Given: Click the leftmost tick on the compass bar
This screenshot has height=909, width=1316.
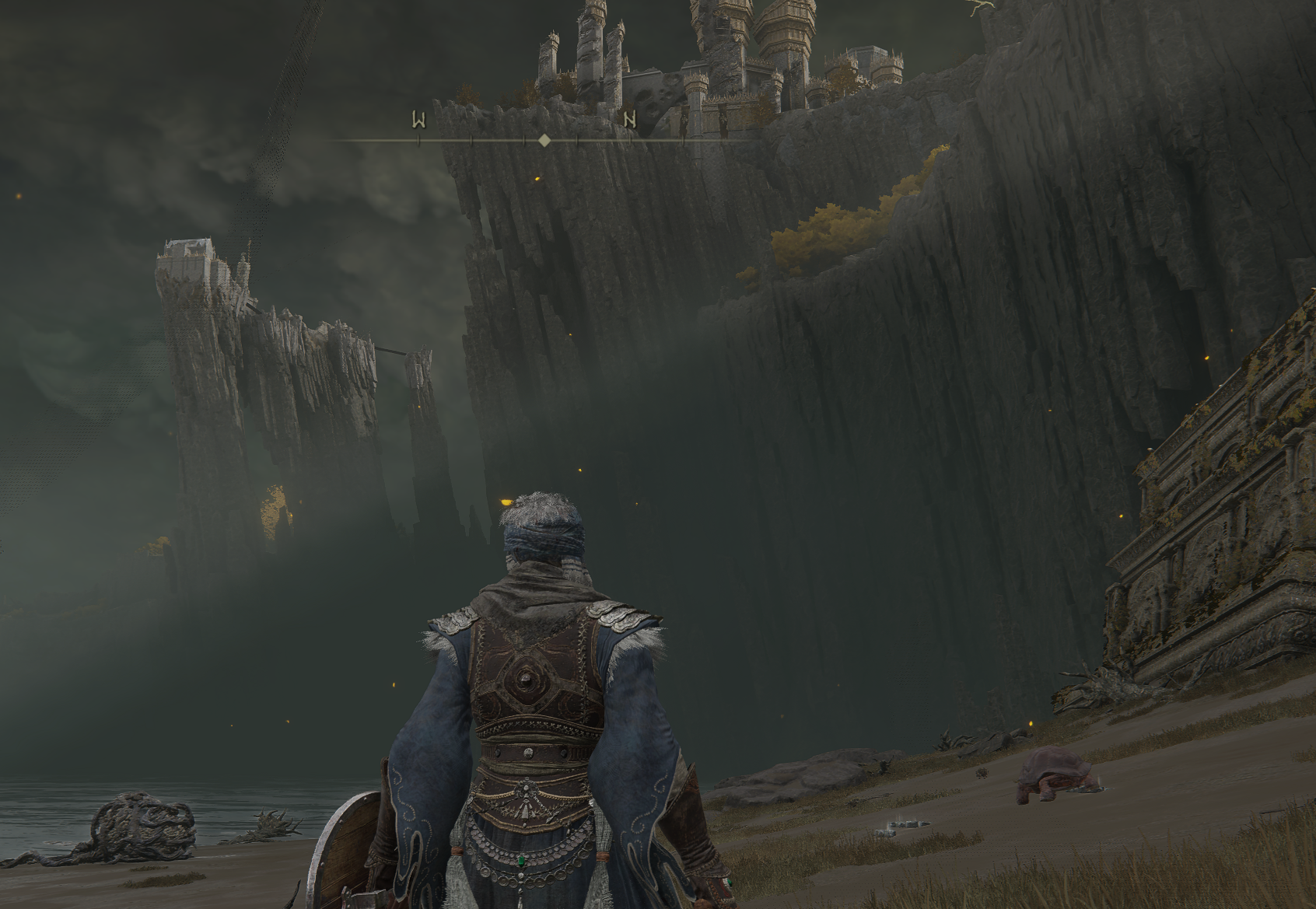Looking at the screenshot, I should point(418,141).
